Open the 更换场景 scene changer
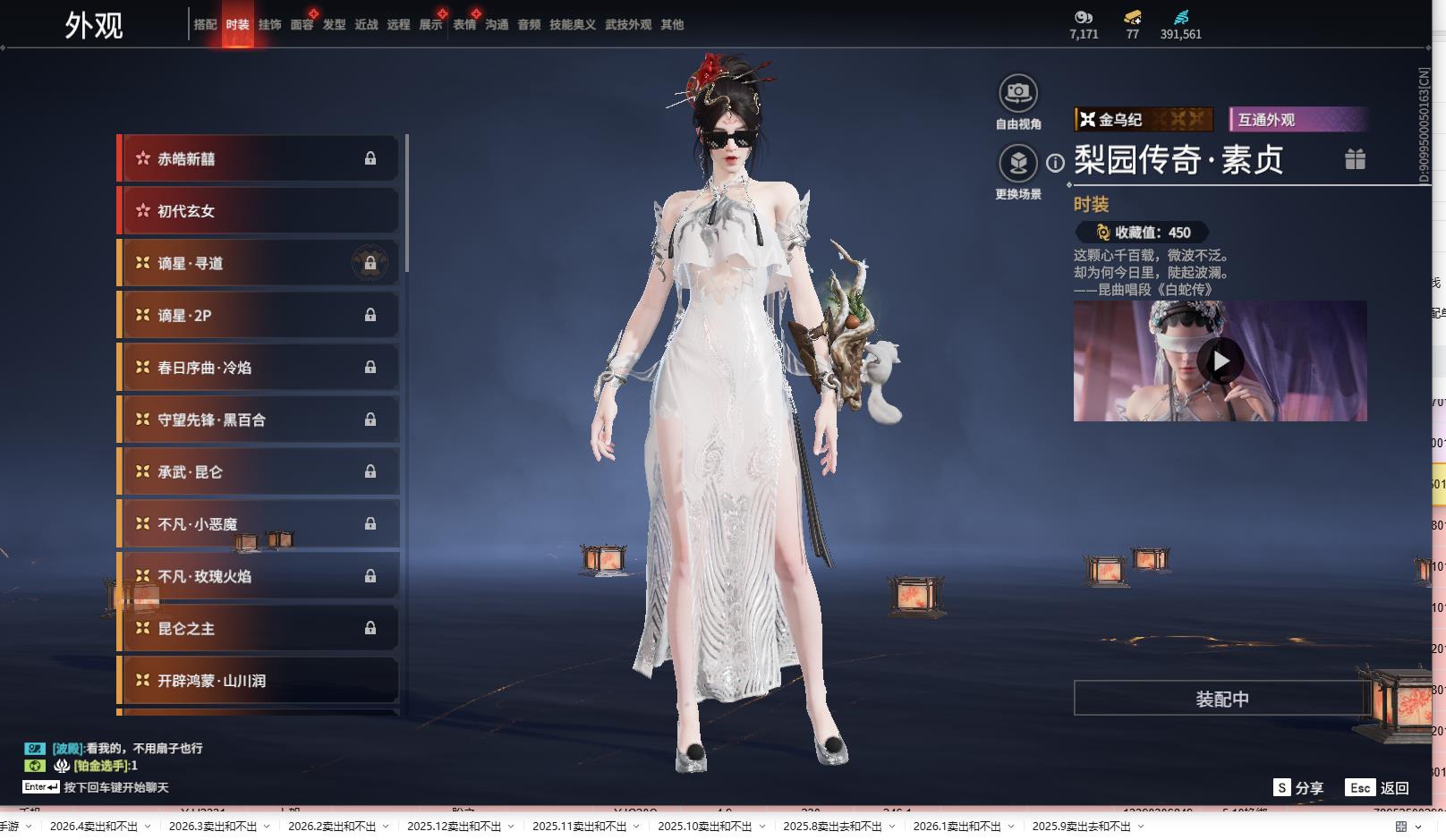Image resolution: width=1446 pixels, height=840 pixels. [1017, 164]
